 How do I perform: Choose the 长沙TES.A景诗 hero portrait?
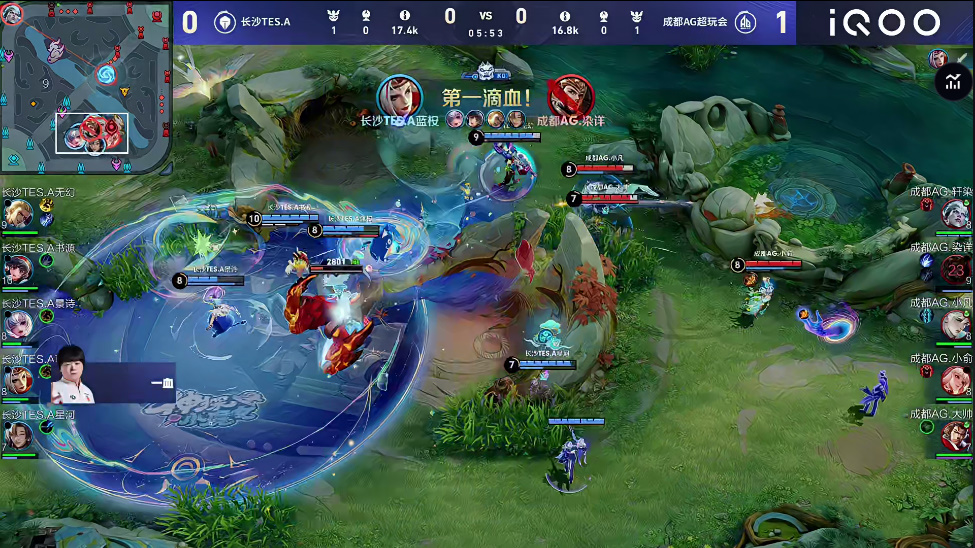tap(17, 325)
